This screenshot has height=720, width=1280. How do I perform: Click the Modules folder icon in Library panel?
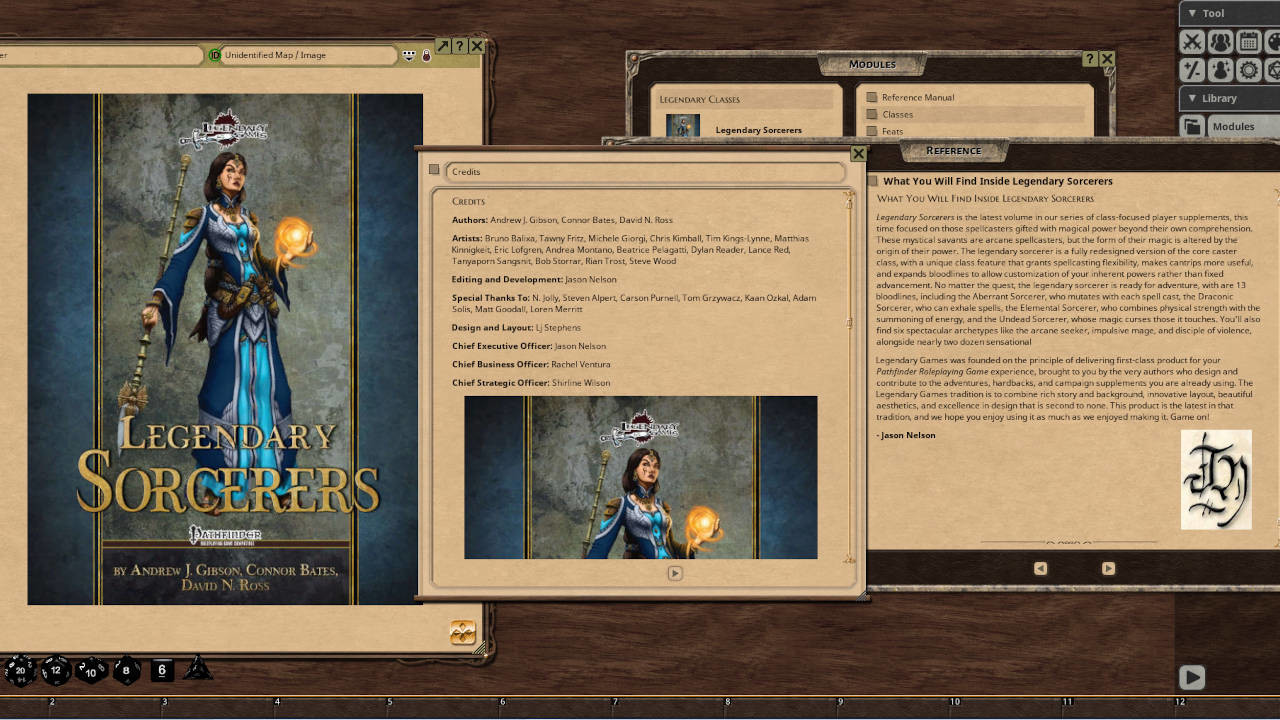click(x=1192, y=126)
